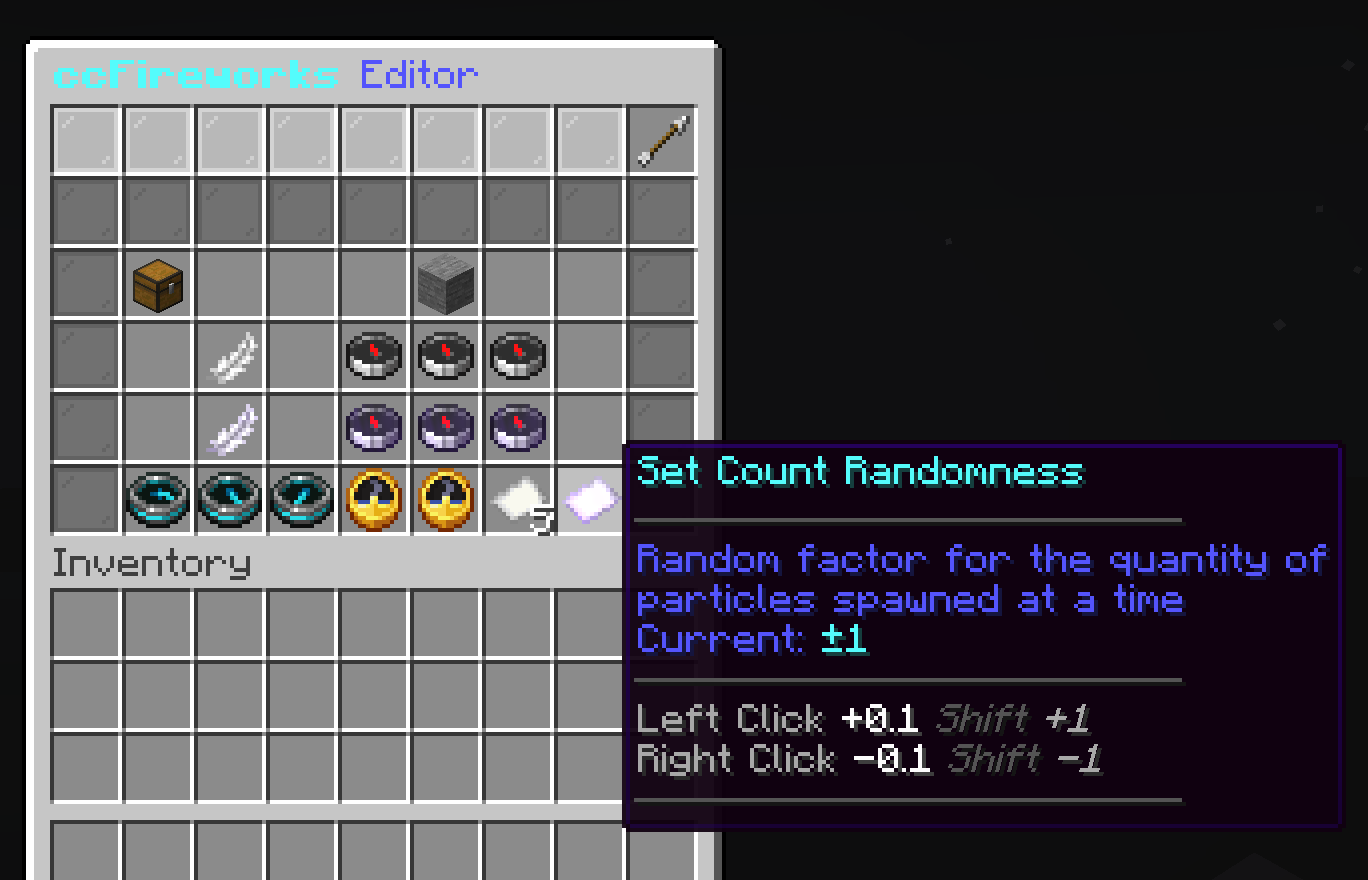Select the rightmost black clock icon
Viewport: 1368px width, 880px height.
coord(518,356)
